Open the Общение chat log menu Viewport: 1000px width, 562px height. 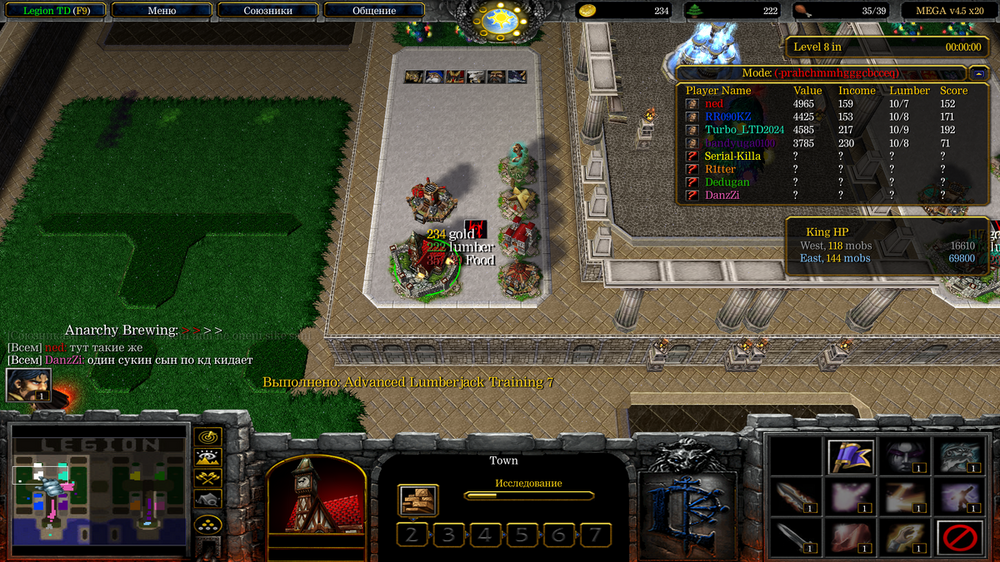[x=374, y=11]
